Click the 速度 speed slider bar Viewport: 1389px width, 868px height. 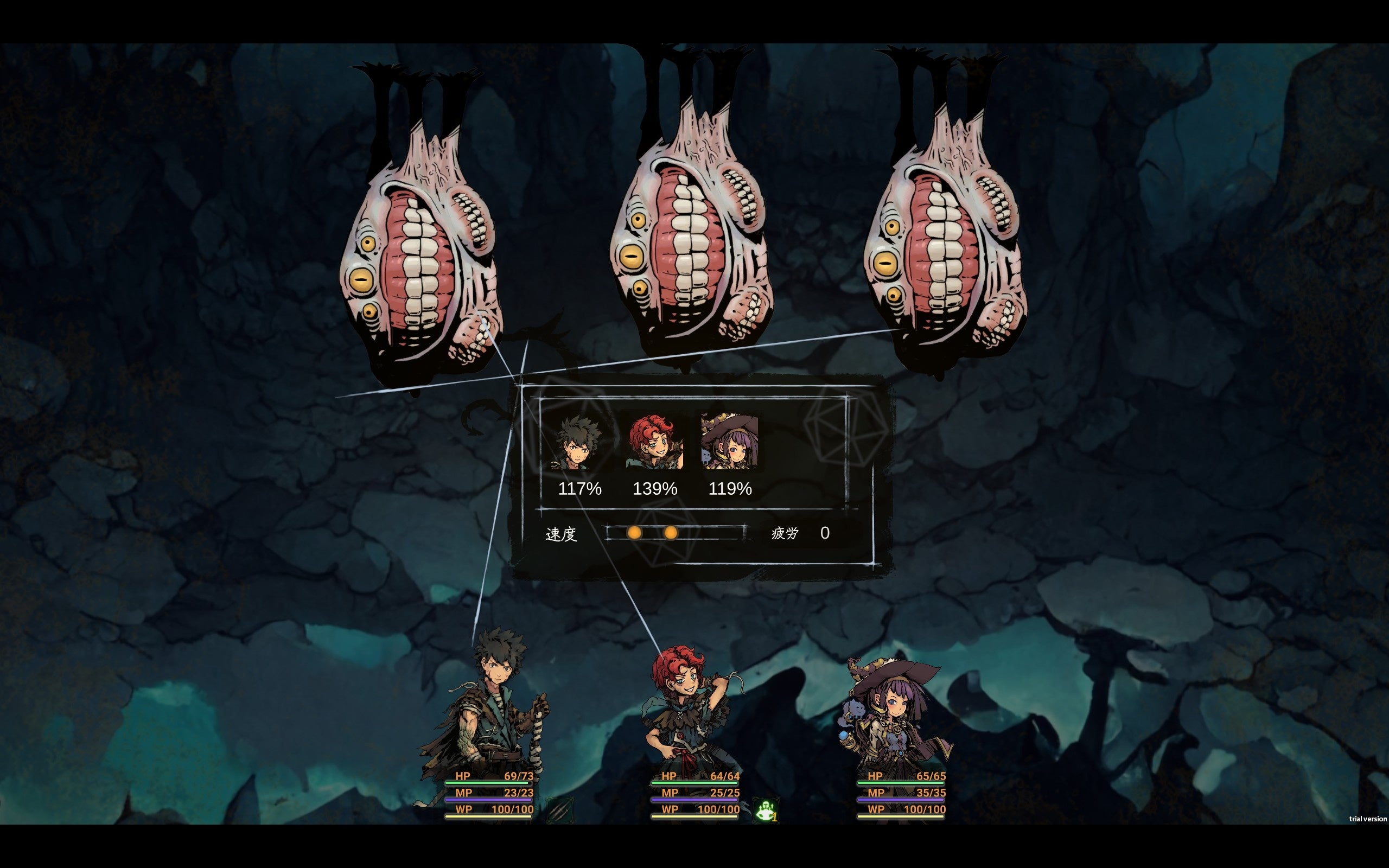coord(676,533)
